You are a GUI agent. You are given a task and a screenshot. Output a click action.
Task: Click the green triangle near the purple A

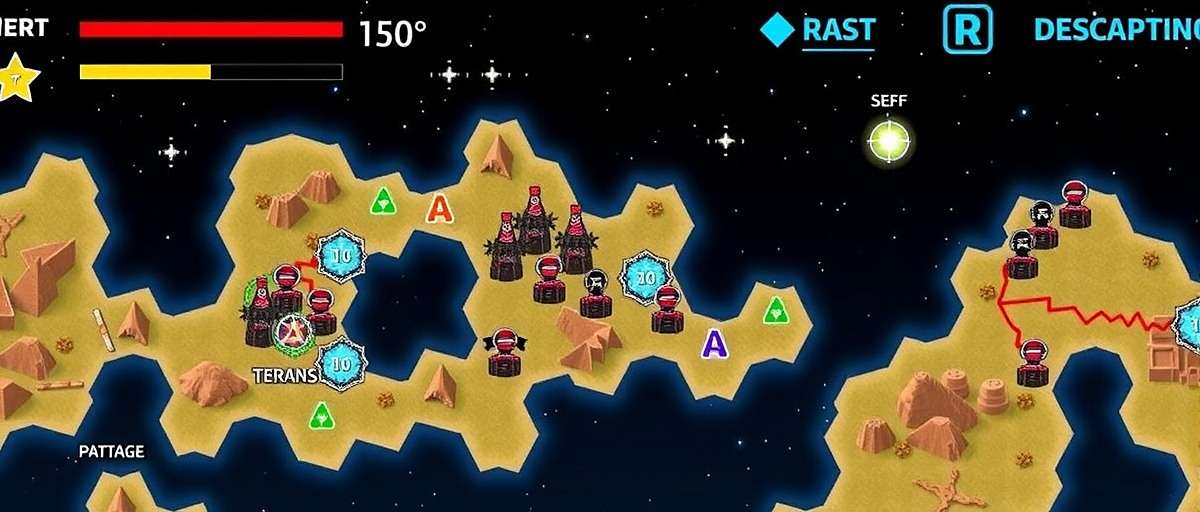pyautogui.click(x=776, y=310)
